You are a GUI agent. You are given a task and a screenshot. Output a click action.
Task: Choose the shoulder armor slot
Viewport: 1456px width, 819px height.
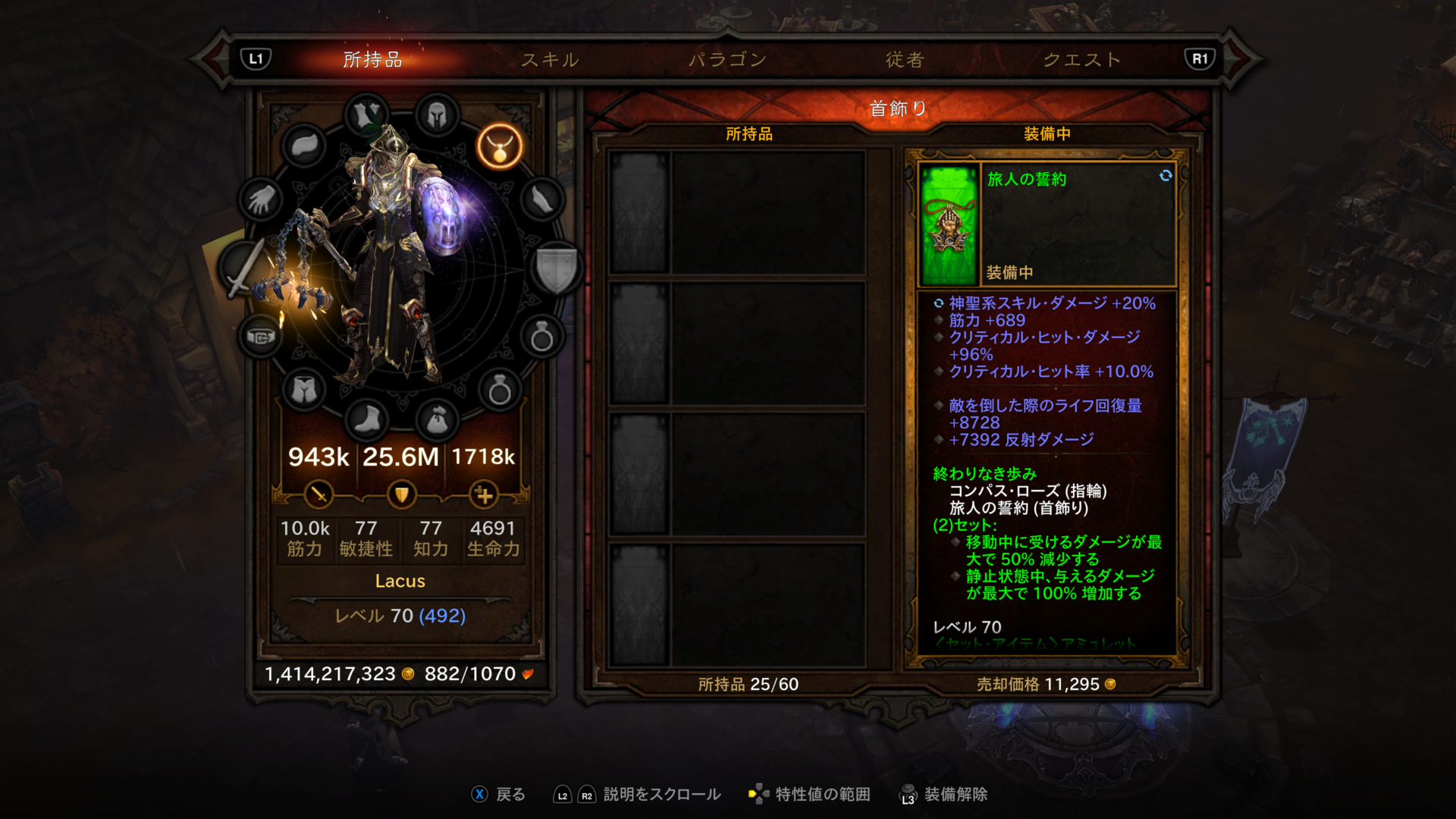pos(304,146)
